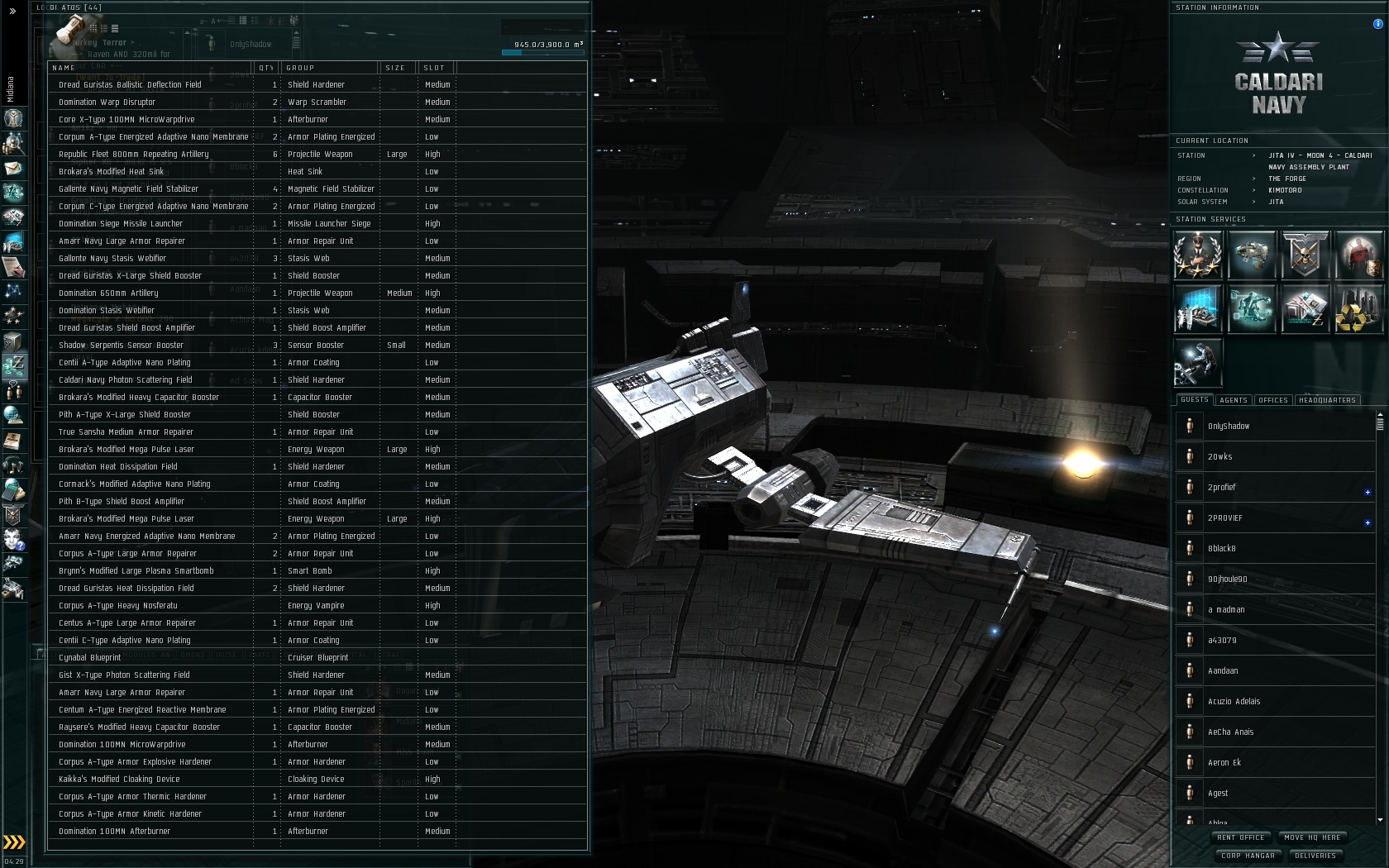Image resolution: width=1389 pixels, height=868 pixels.
Task: Open the repair shop station service icon
Action: (1197, 362)
